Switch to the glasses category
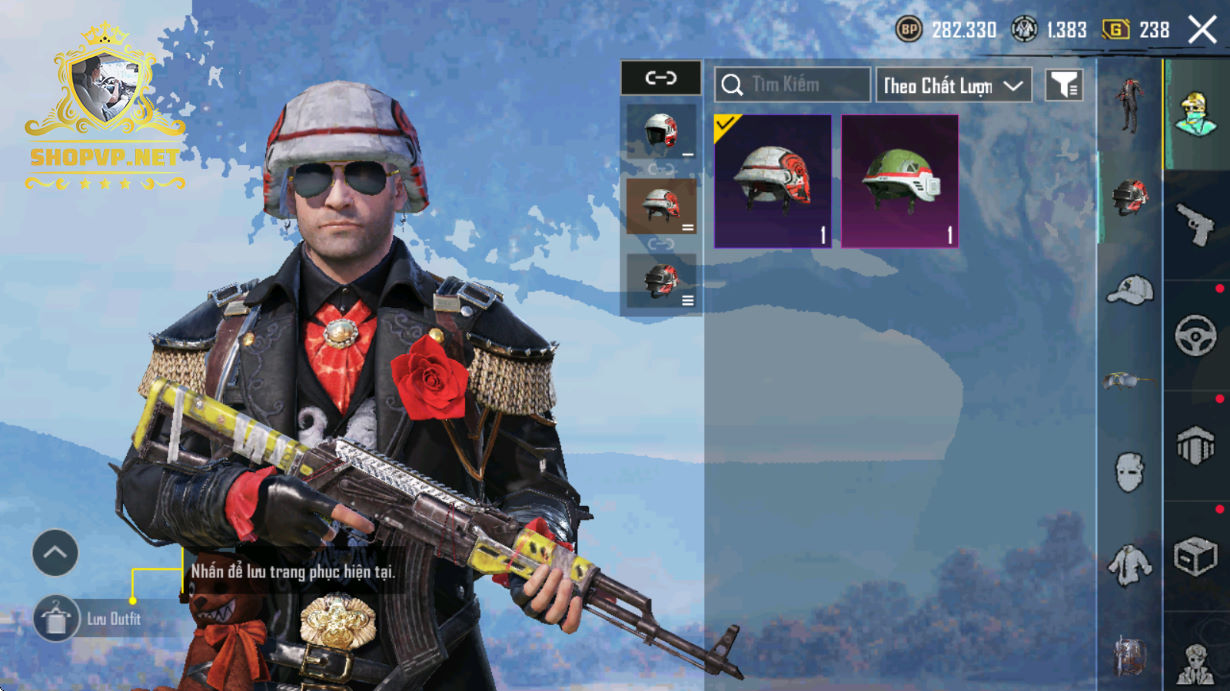Image resolution: width=1230 pixels, height=691 pixels. point(1130,380)
